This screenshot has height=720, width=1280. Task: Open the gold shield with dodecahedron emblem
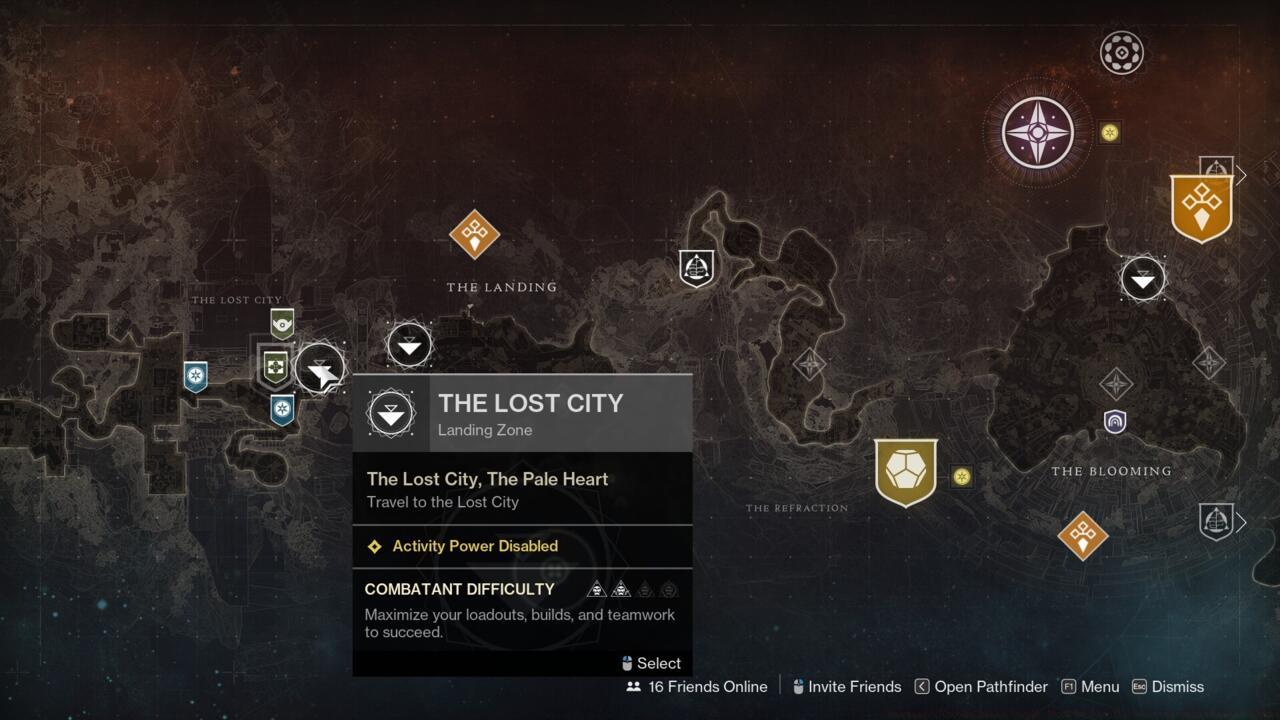(906, 472)
